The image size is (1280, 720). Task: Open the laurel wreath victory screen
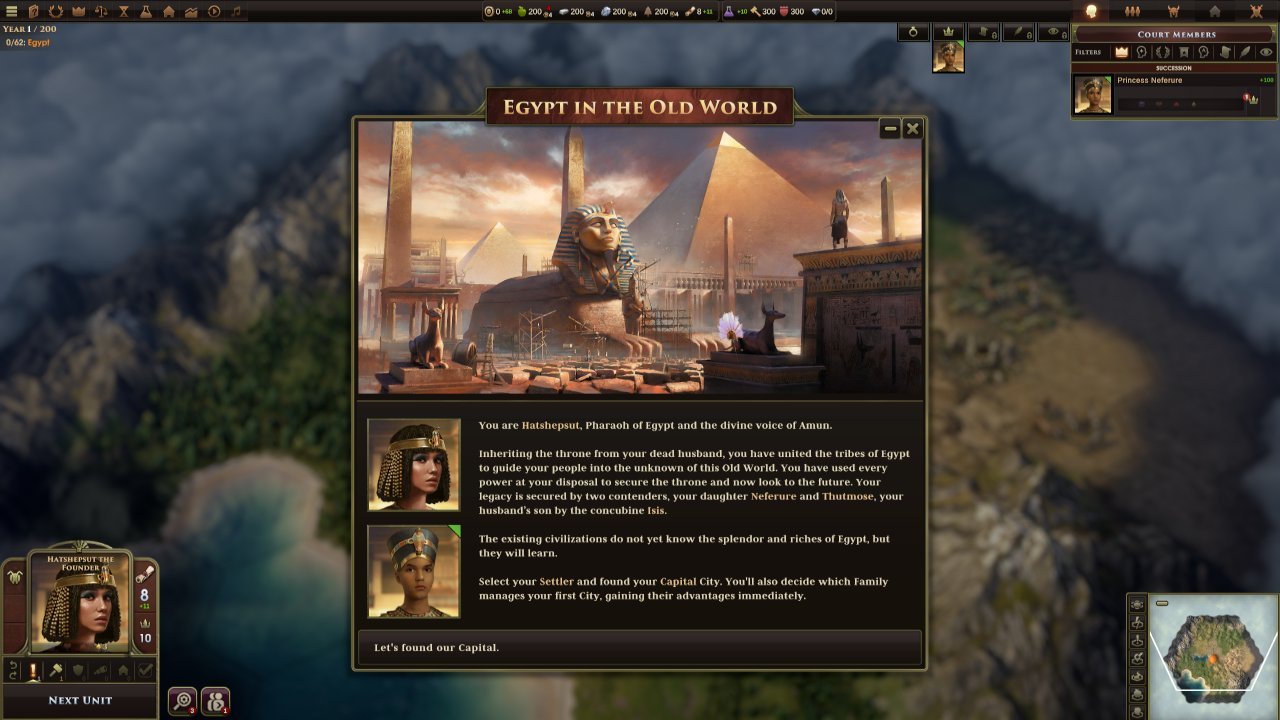pyautogui.click(x=56, y=12)
